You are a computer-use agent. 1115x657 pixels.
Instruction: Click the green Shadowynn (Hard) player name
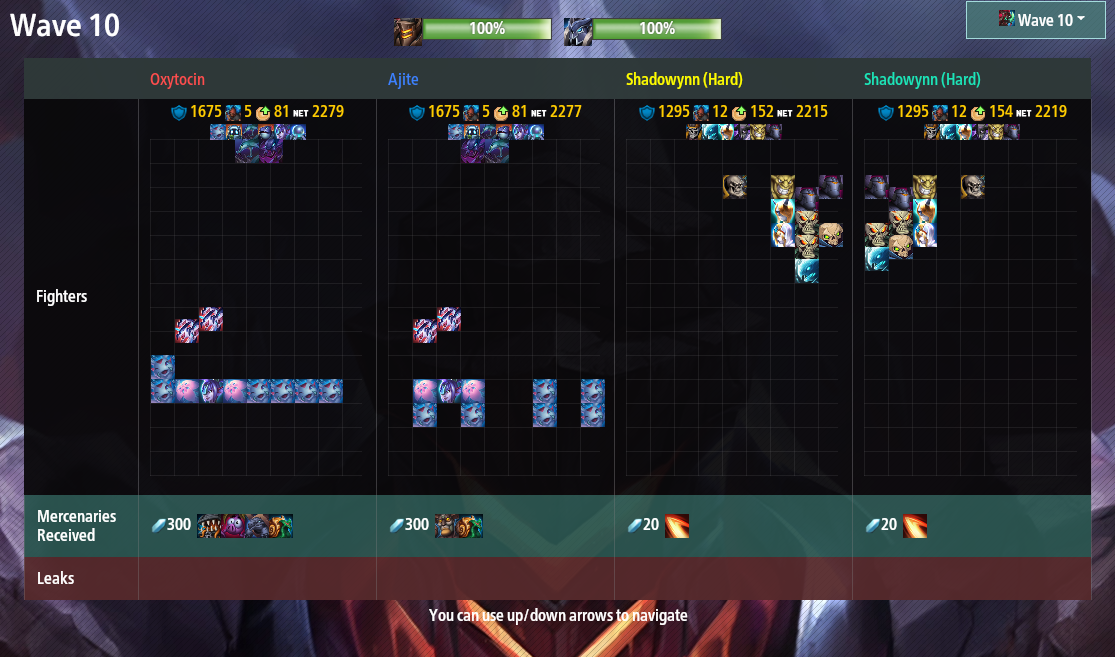[x=922, y=79]
